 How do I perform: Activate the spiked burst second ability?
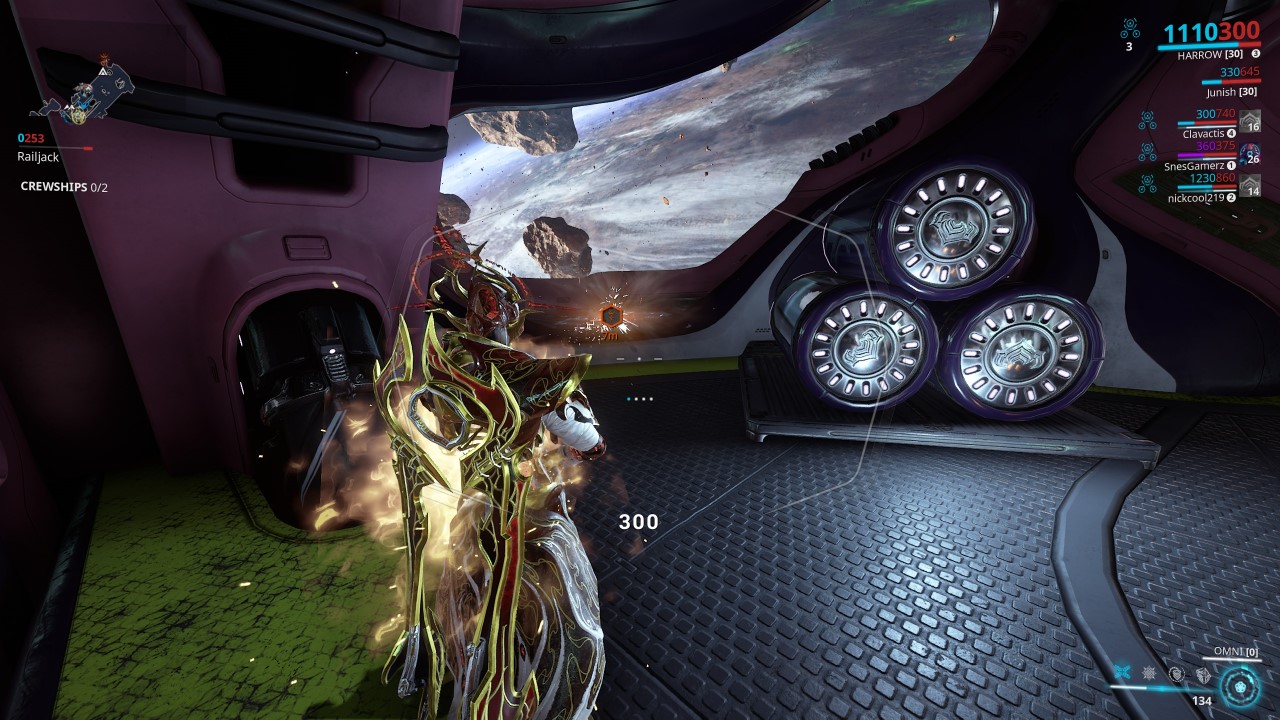coord(1150,674)
